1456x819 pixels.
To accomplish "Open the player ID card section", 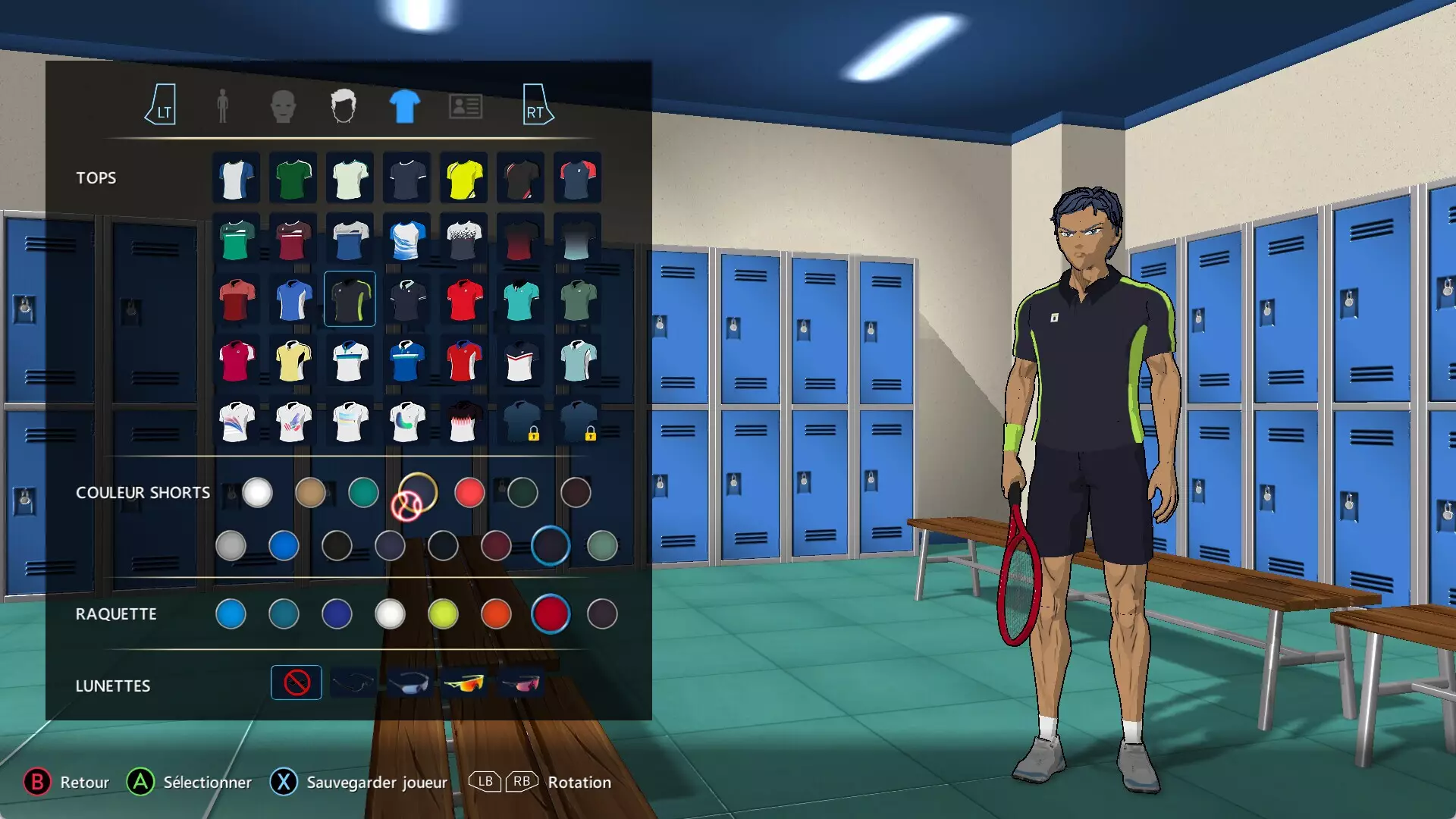I will pos(464,105).
